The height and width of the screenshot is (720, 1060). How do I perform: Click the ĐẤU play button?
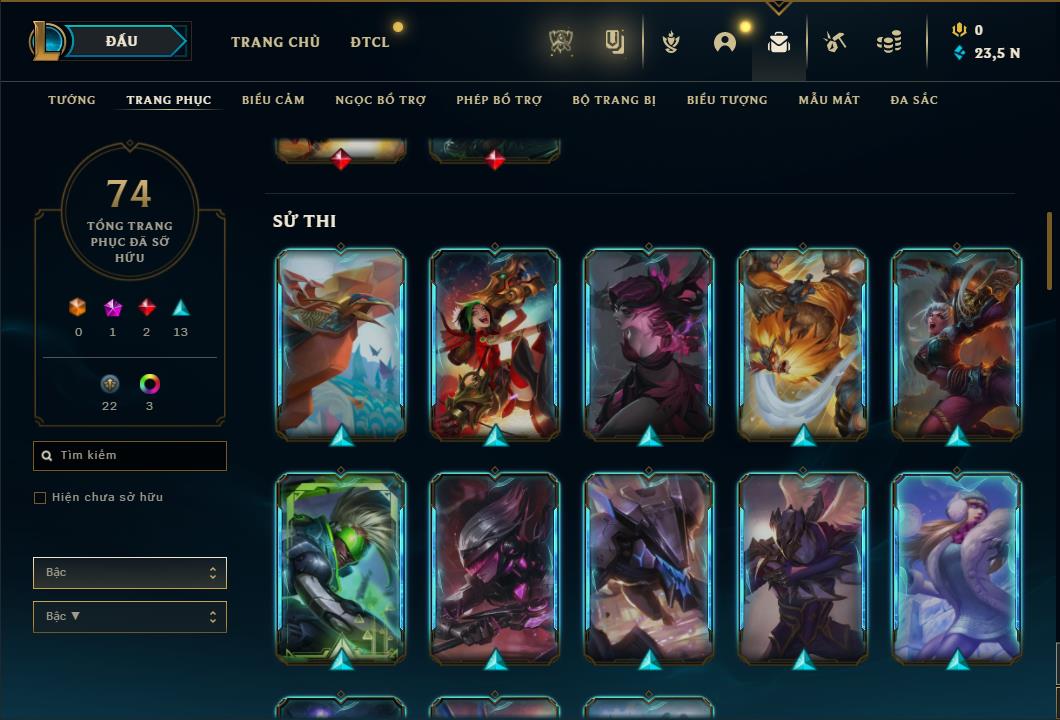pyautogui.click(x=122, y=41)
